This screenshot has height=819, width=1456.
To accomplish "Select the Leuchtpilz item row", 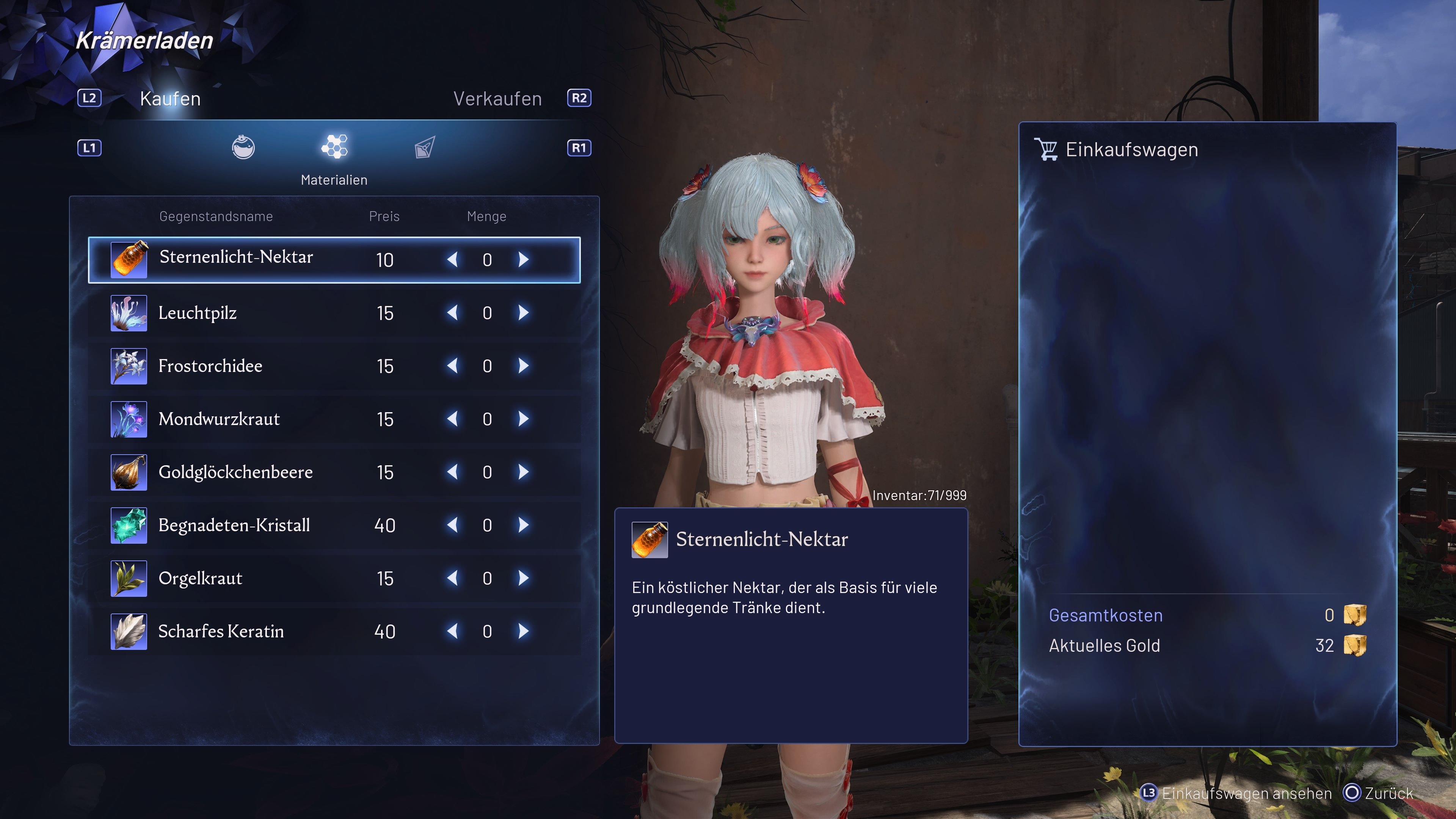I will (x=197, y=312).
